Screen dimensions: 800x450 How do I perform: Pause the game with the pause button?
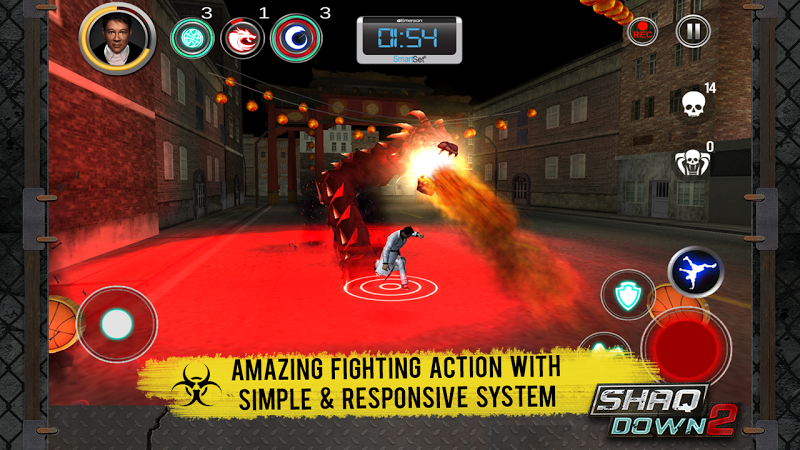(x=690, y=31)
